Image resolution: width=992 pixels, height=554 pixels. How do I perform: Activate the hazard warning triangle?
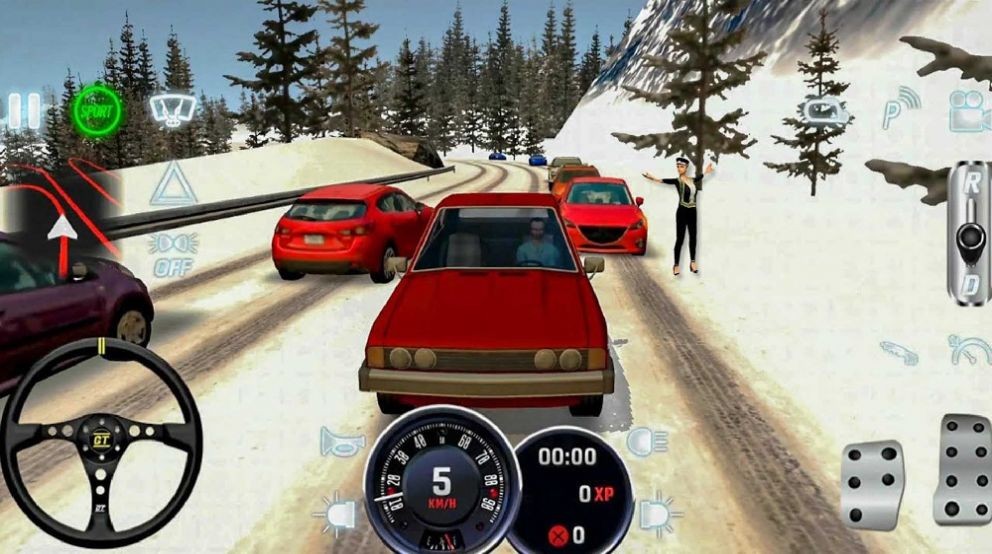point(172,186)
